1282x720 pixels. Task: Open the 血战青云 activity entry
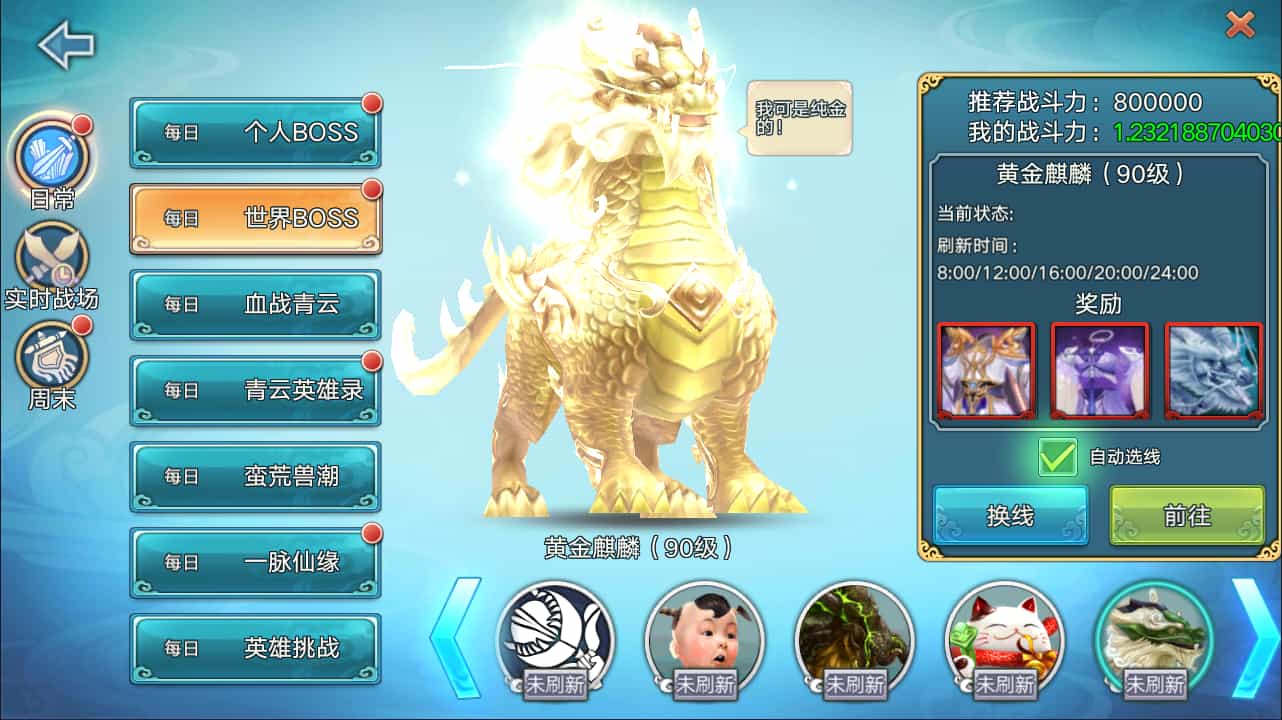[255, 305]
